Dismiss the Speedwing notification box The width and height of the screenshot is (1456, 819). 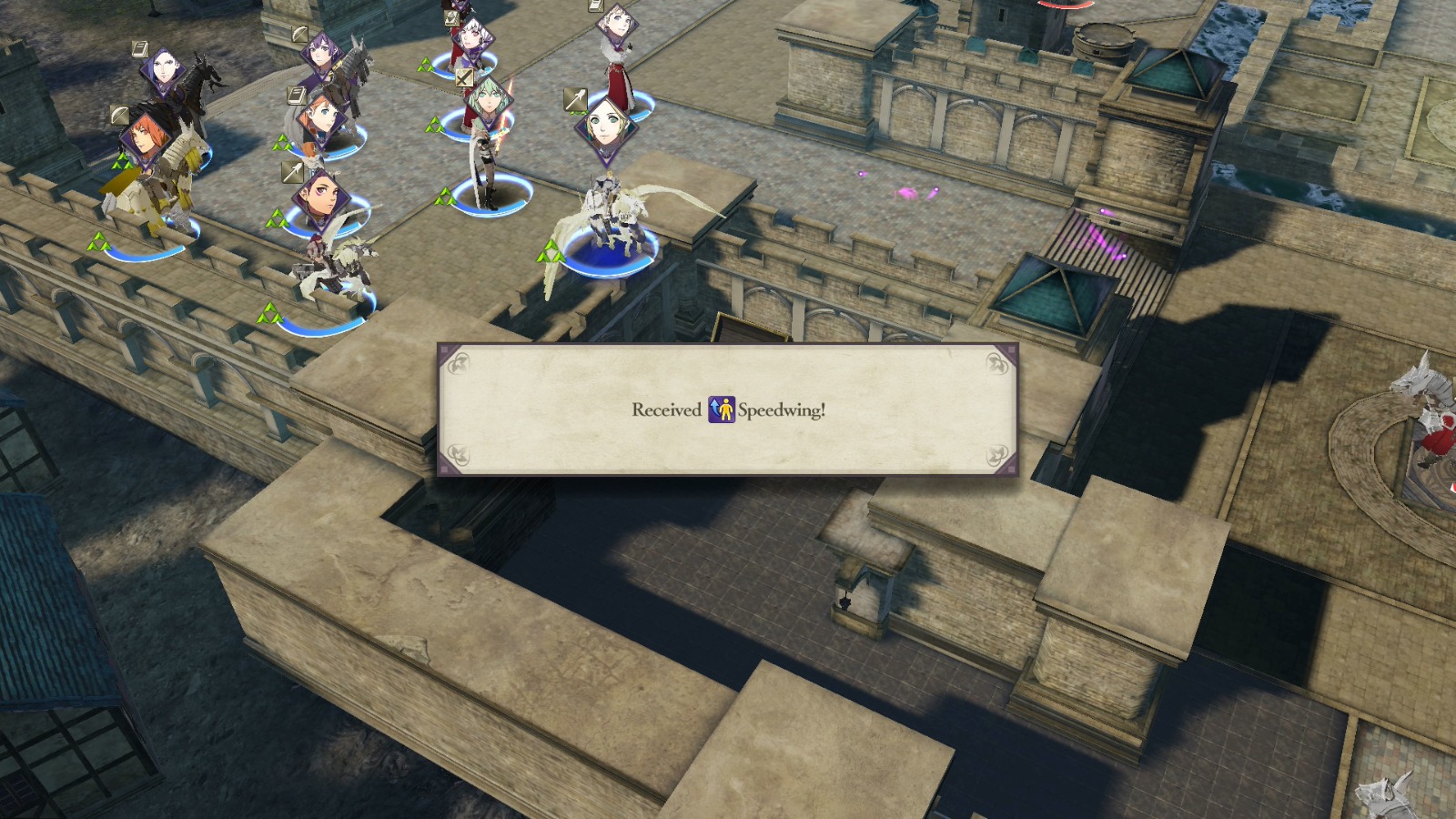coord(728,409)
